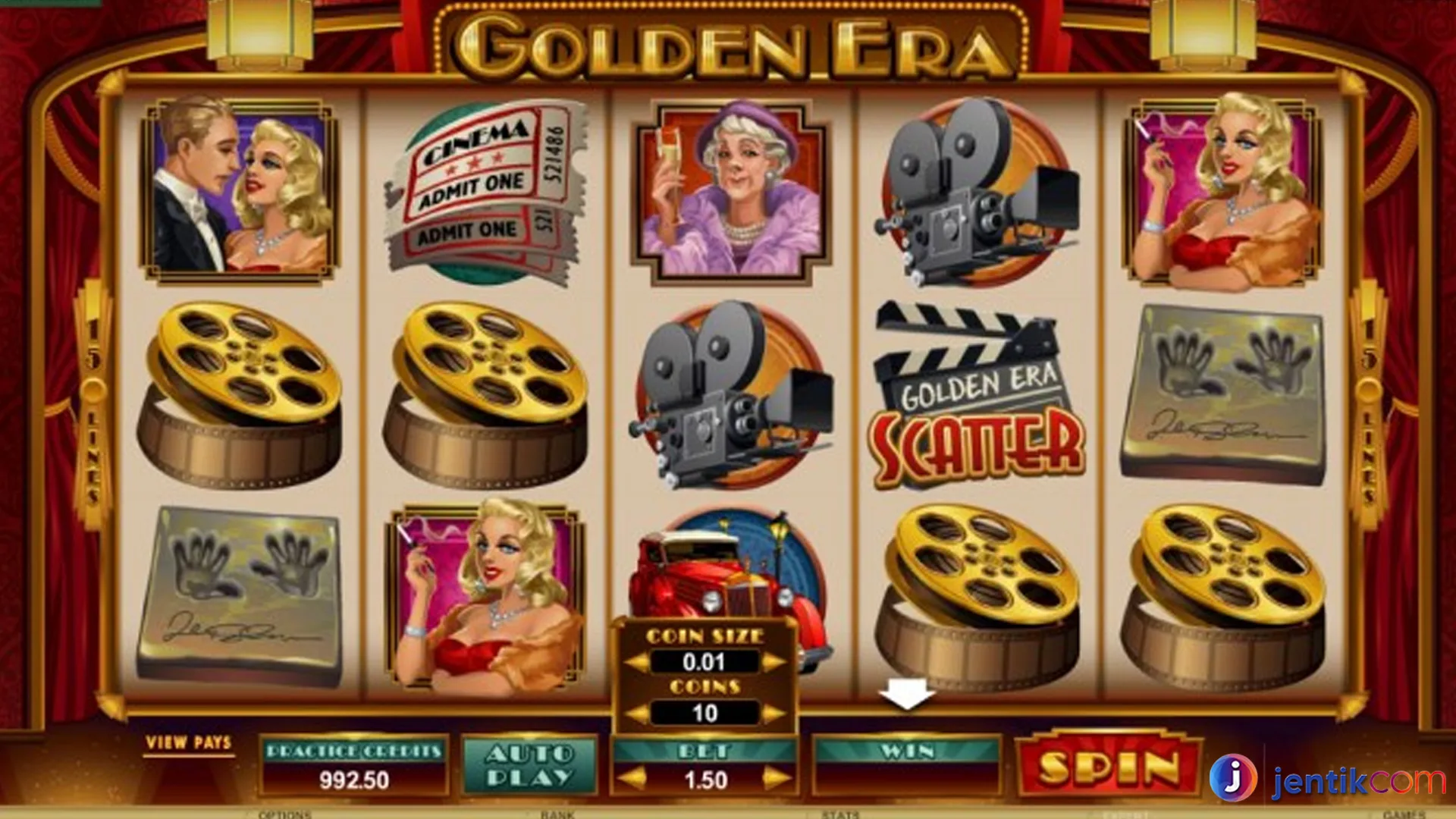The height and width of the screenshot is (819, 1456).
Task: Increase coin size with the right arrow
Action: coord(775,661)
